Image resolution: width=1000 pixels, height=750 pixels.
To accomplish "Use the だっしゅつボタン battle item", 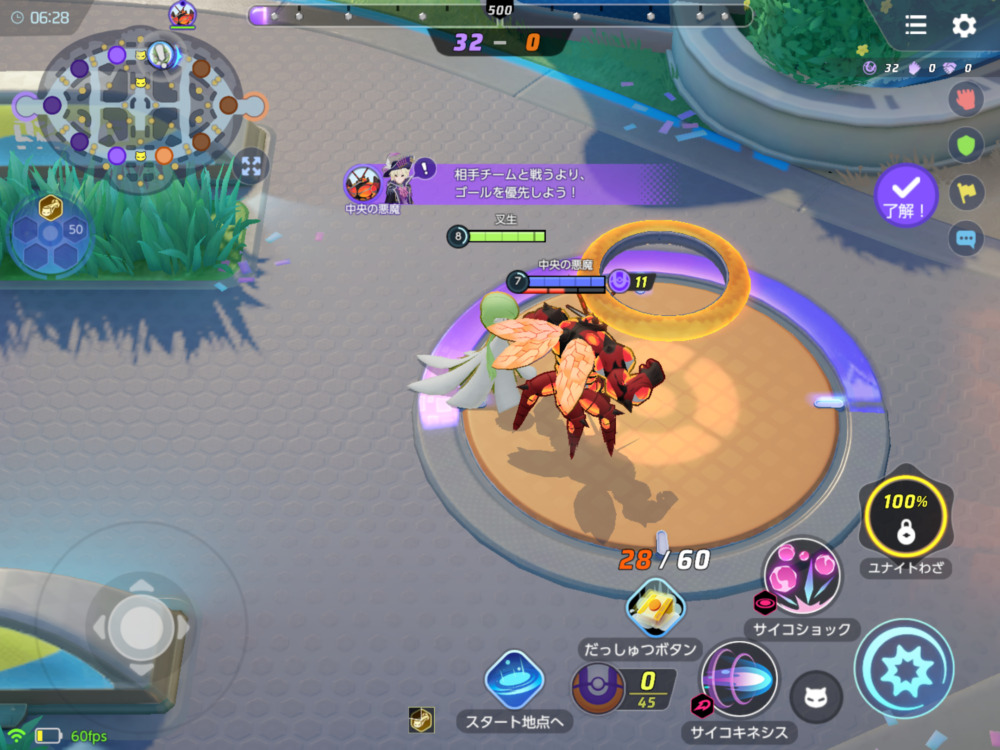I will point(655,608).
